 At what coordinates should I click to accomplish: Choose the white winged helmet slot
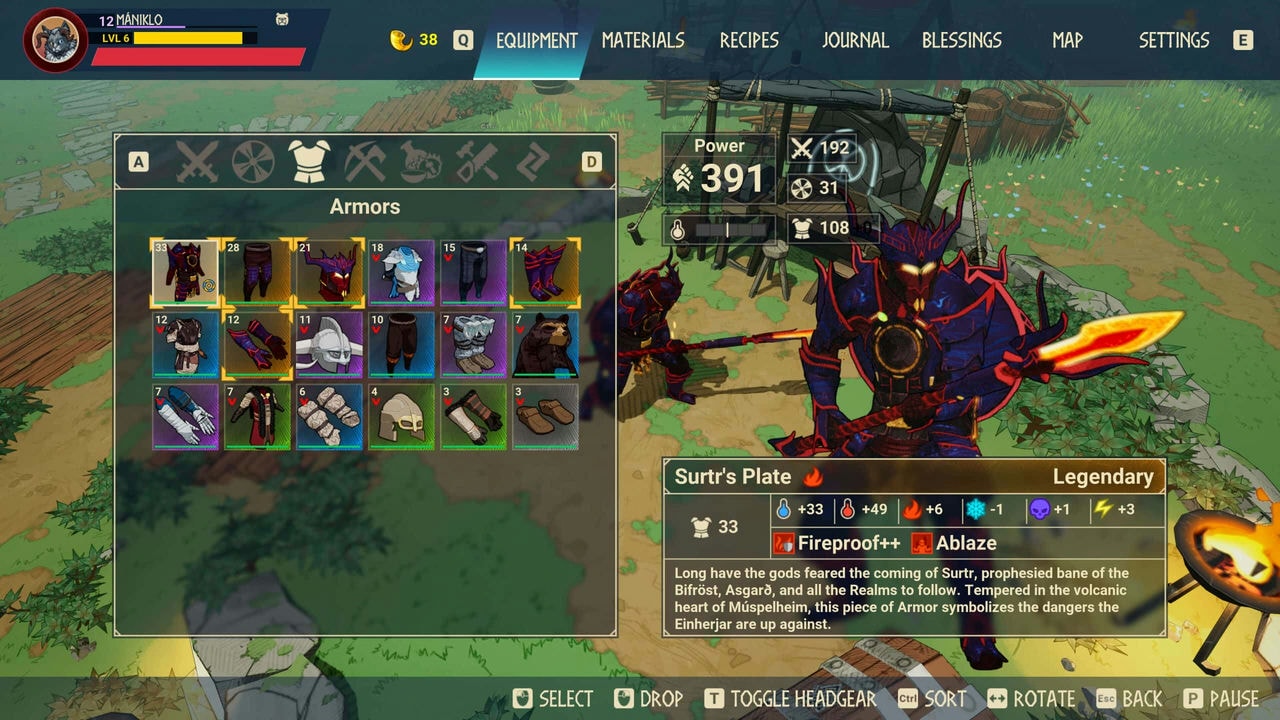(329, 344)
